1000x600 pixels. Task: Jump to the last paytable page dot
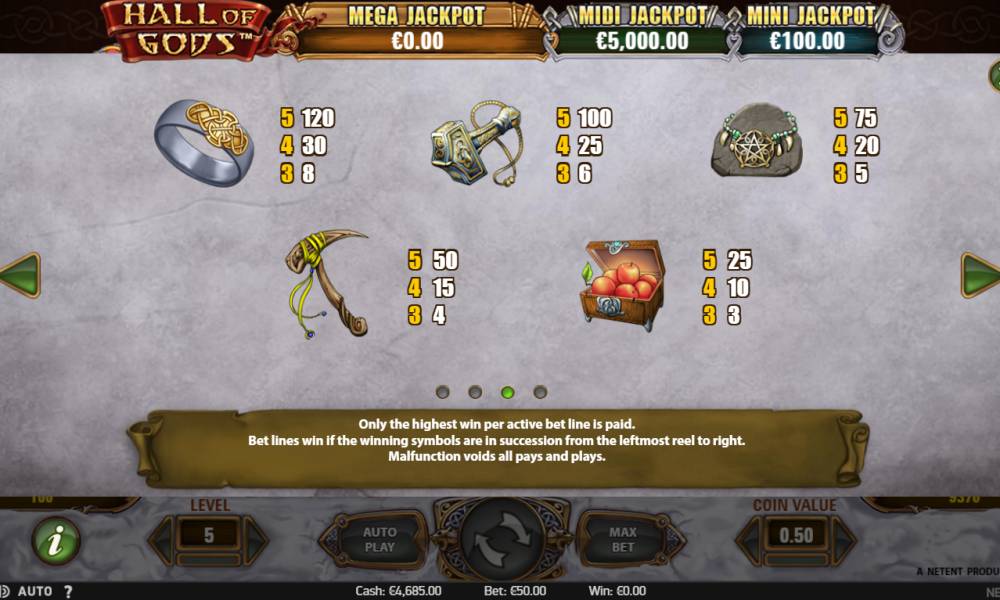click(540, 392)
